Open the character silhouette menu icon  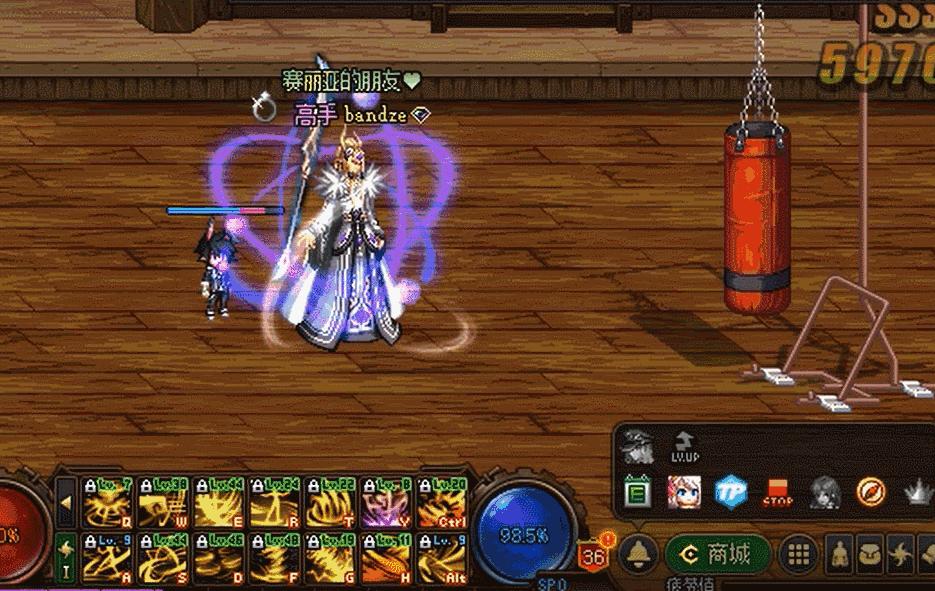coord(842,555)
